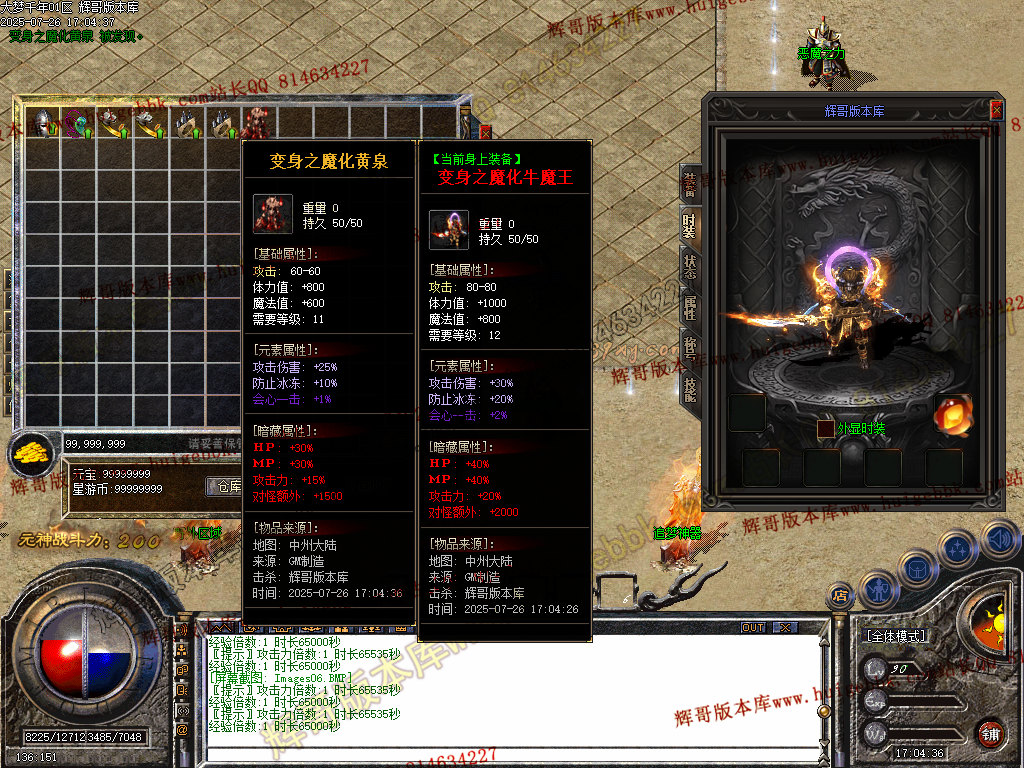The width and height of the screenshot is (1024, 768).
Task: Switch to the 装备 equipment tab
Action: pos(690,184)
